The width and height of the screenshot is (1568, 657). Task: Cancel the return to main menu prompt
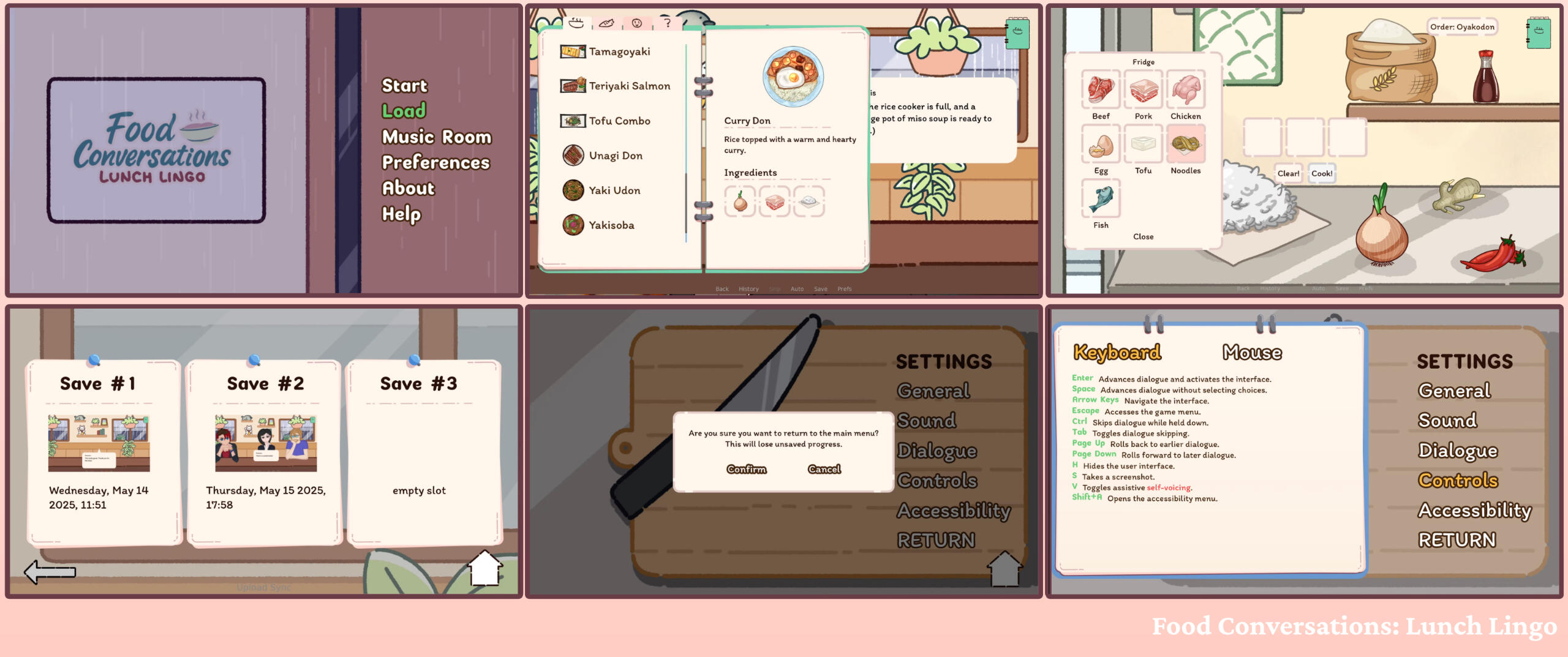(824, 470)
